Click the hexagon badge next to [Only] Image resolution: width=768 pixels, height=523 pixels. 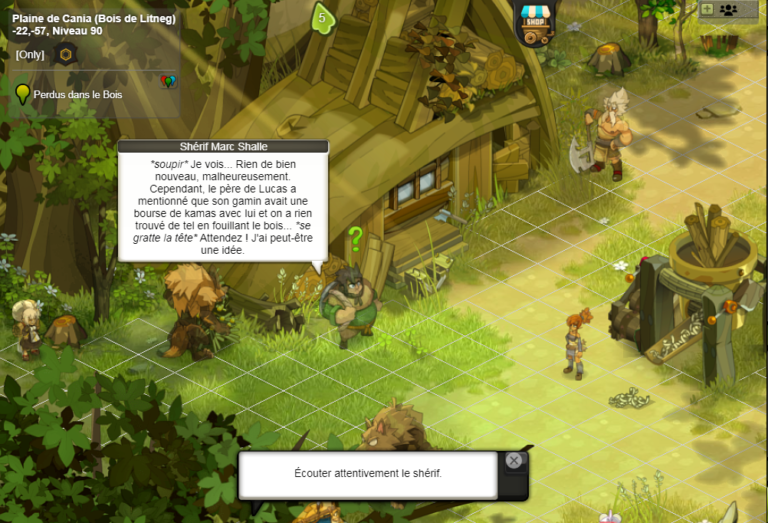pyautogui.click(x=66, y=54)
